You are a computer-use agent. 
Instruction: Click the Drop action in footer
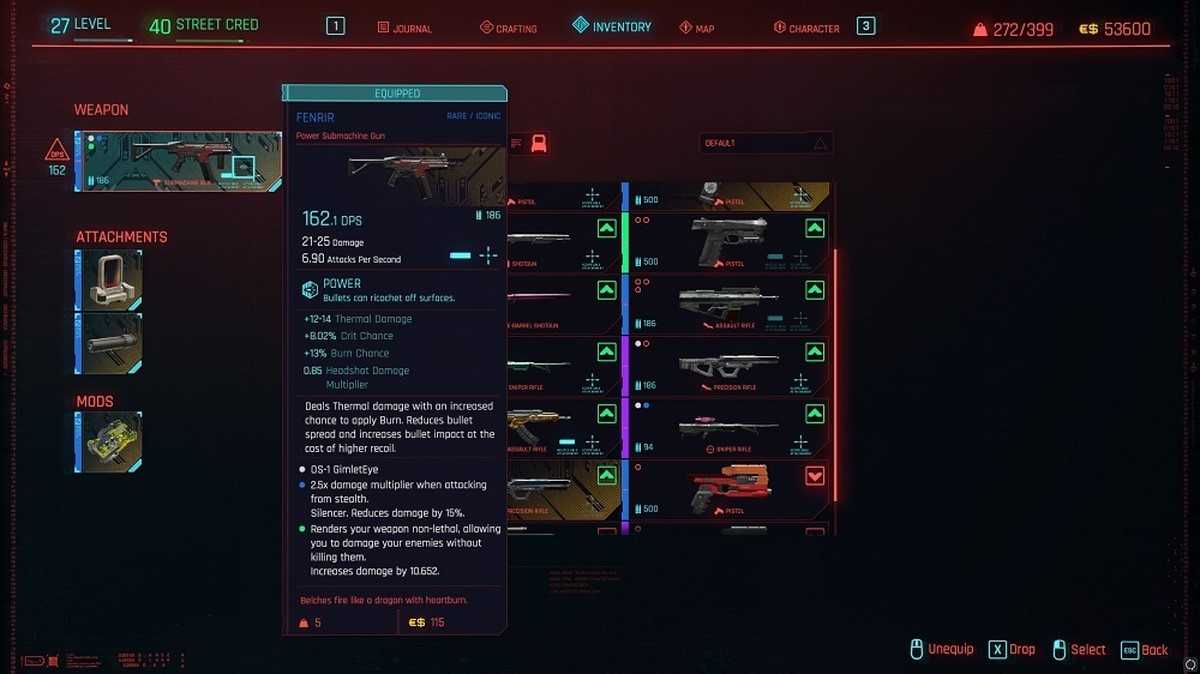[x=1011, y=650]
